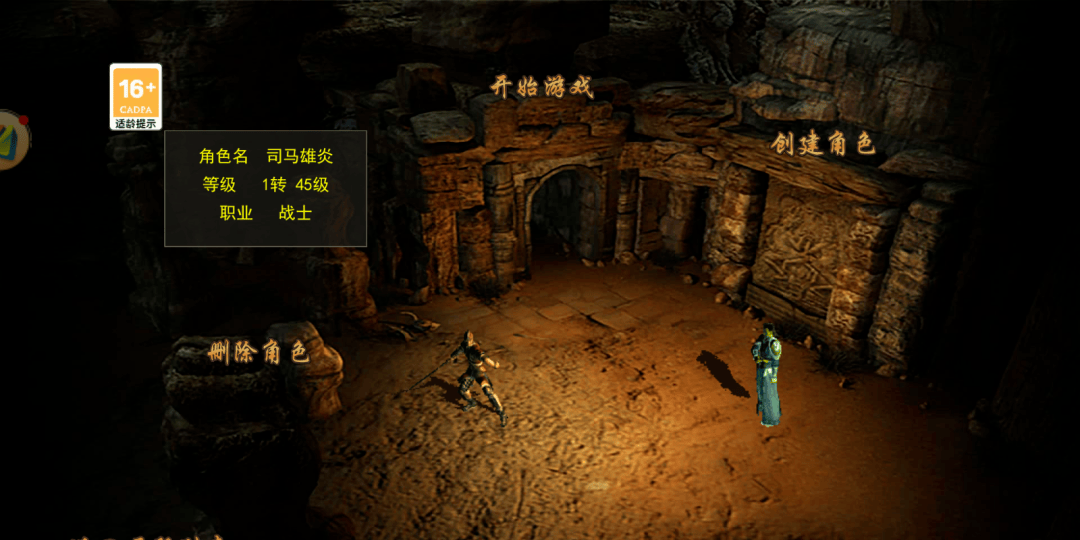Select 删除角色 to delete the character

coord(258,352)
